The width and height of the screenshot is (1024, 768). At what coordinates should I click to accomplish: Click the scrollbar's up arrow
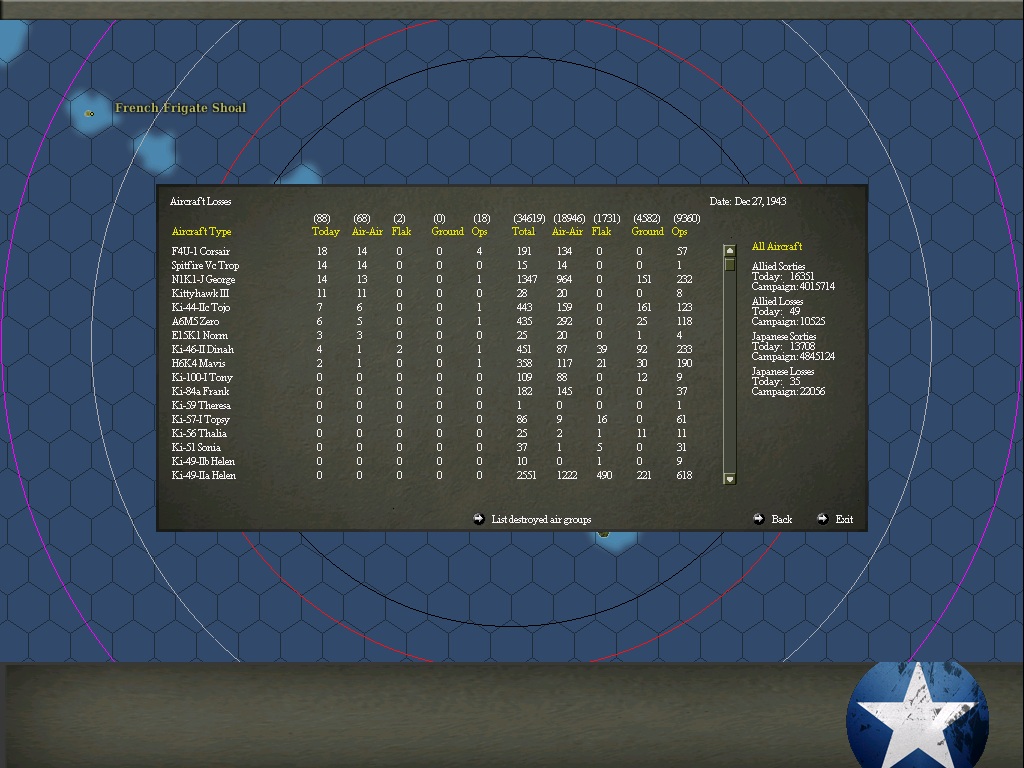tap(729, 251)
